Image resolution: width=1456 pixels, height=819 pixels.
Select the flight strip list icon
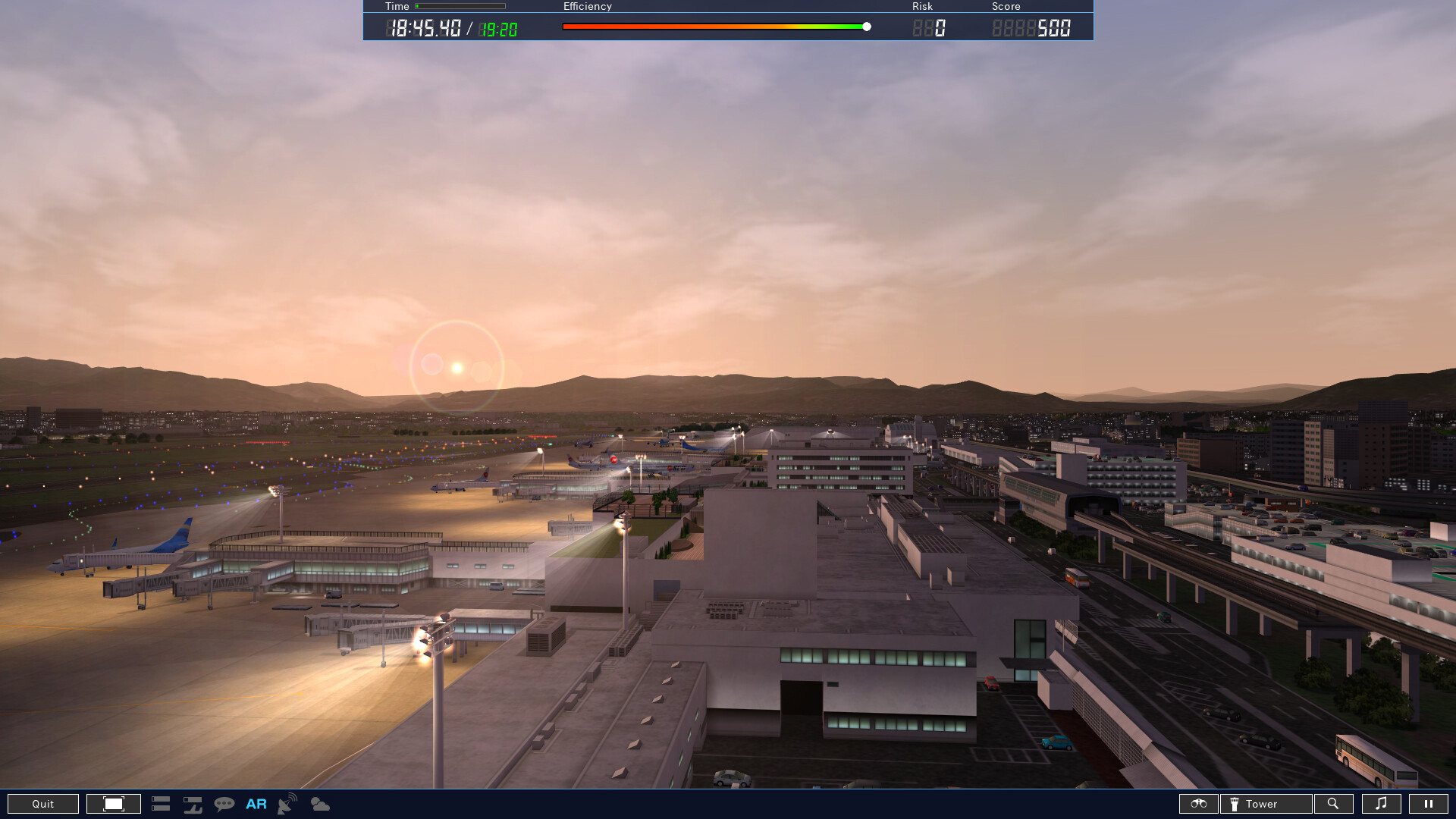click(161, 804)
